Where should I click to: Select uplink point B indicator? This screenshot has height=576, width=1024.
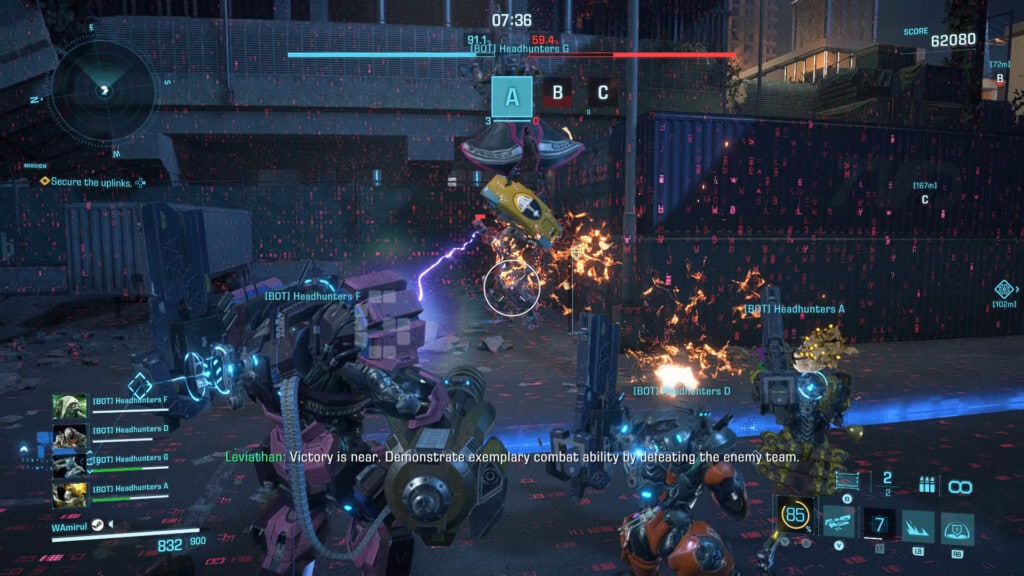(x=557, y=93)
